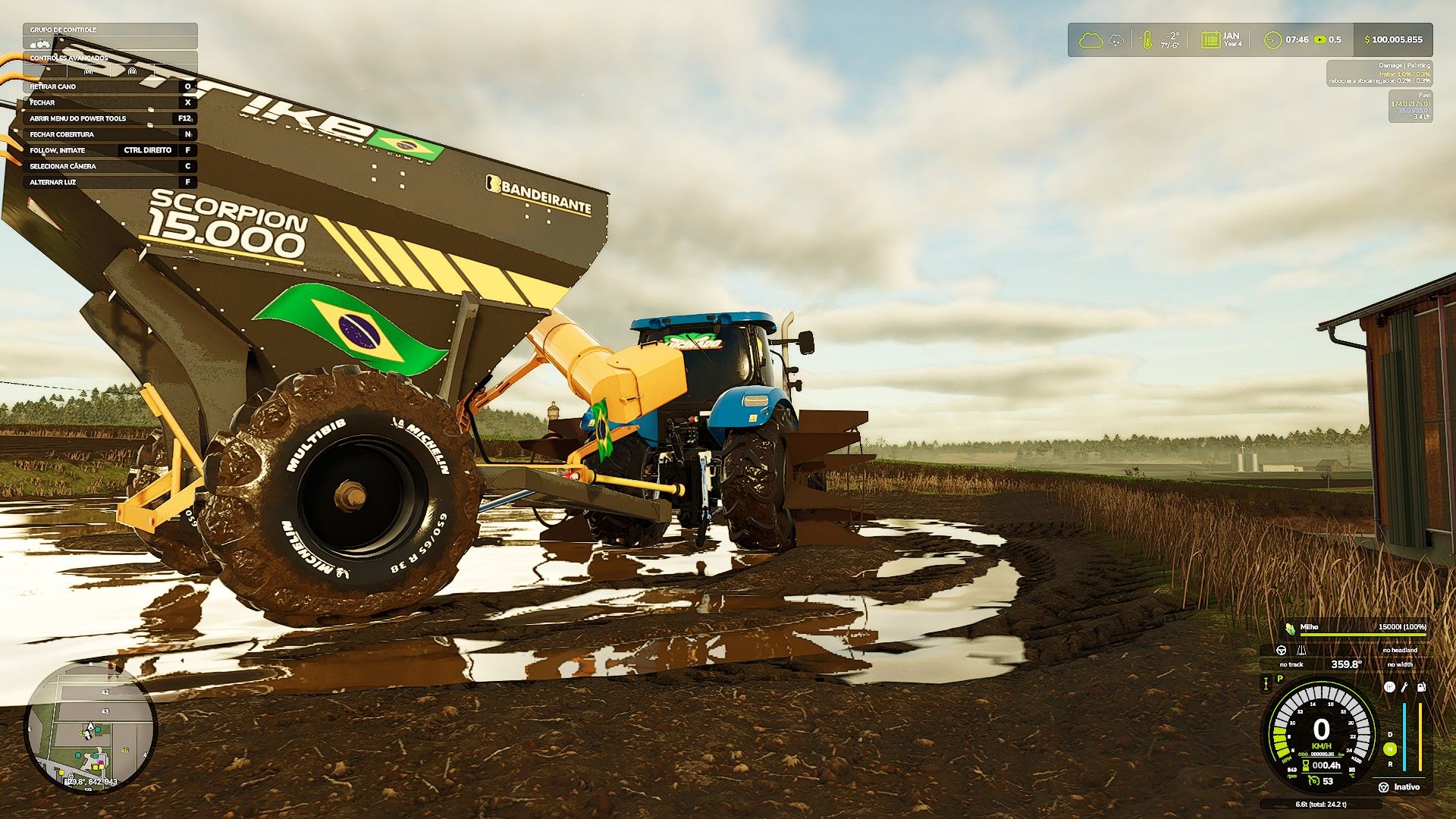Open the calendar icon beside JAN
Viewport: 1456px width, 819px height.
point(1210,39)
